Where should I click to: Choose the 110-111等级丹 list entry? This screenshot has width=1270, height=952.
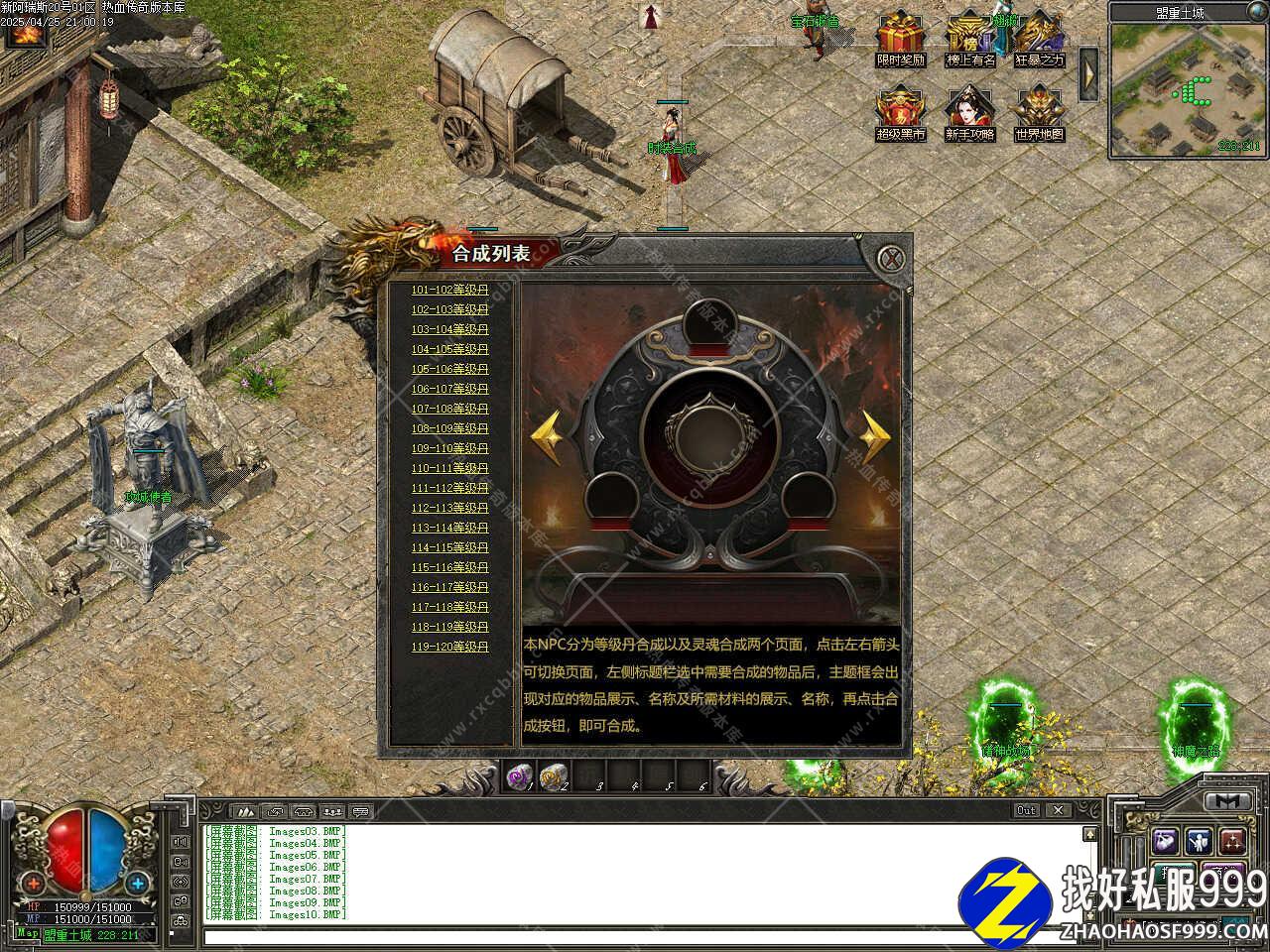pyautogui.click(x=450, y=468)
